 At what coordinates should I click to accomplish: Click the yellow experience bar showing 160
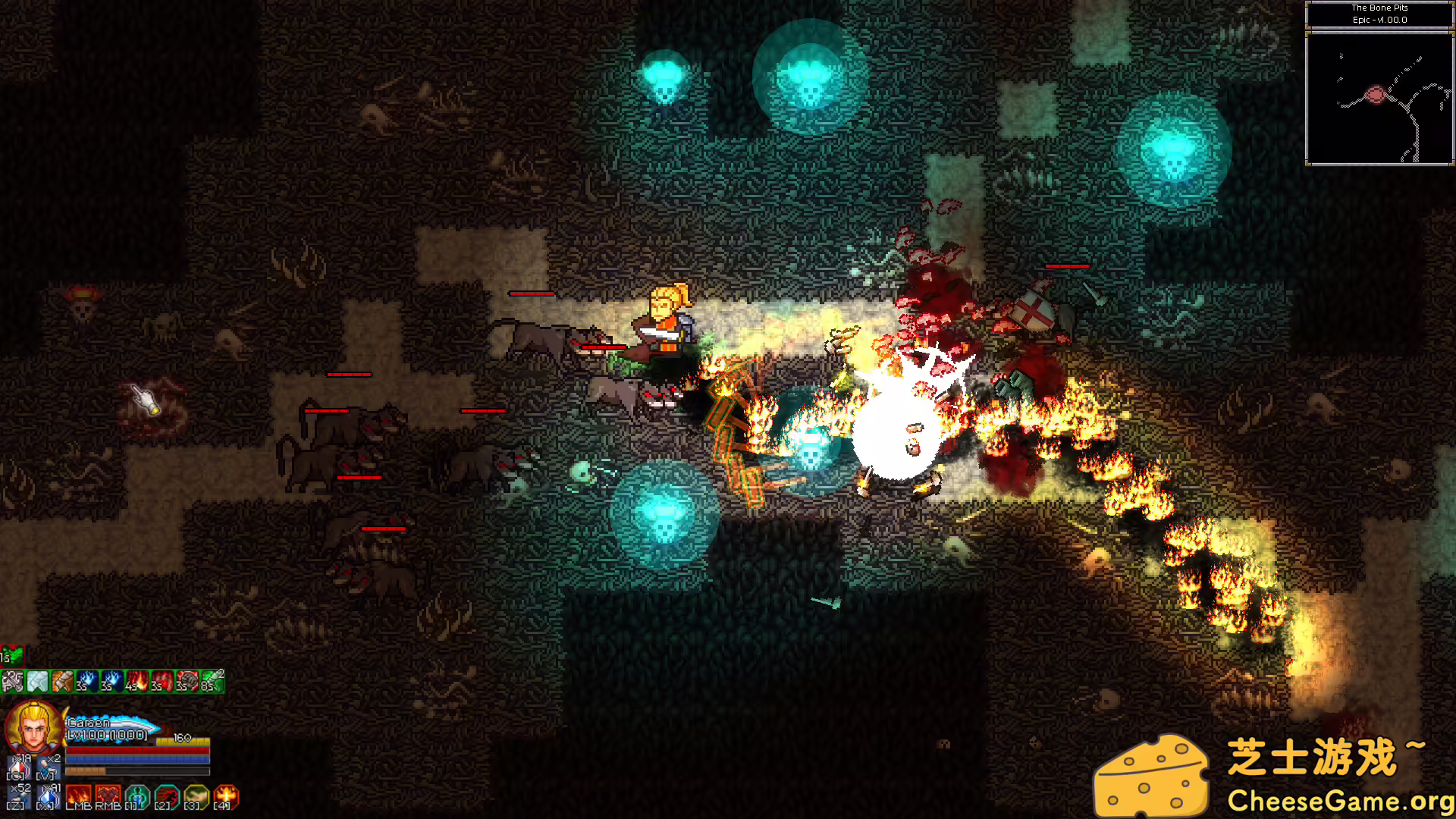[x=183, y=740]
